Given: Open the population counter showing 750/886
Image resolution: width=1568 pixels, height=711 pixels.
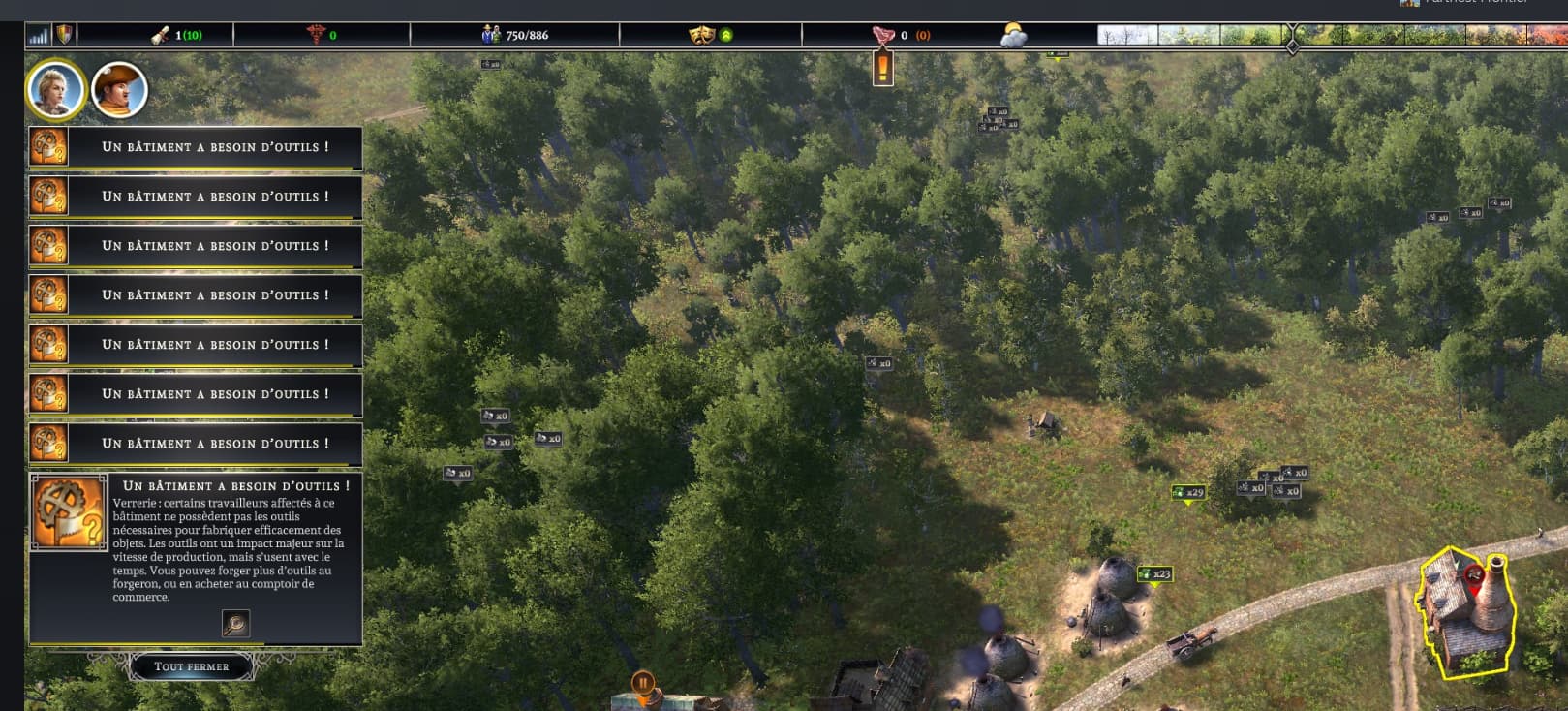Looking at the screenshot, I should [x=515, y=35].
